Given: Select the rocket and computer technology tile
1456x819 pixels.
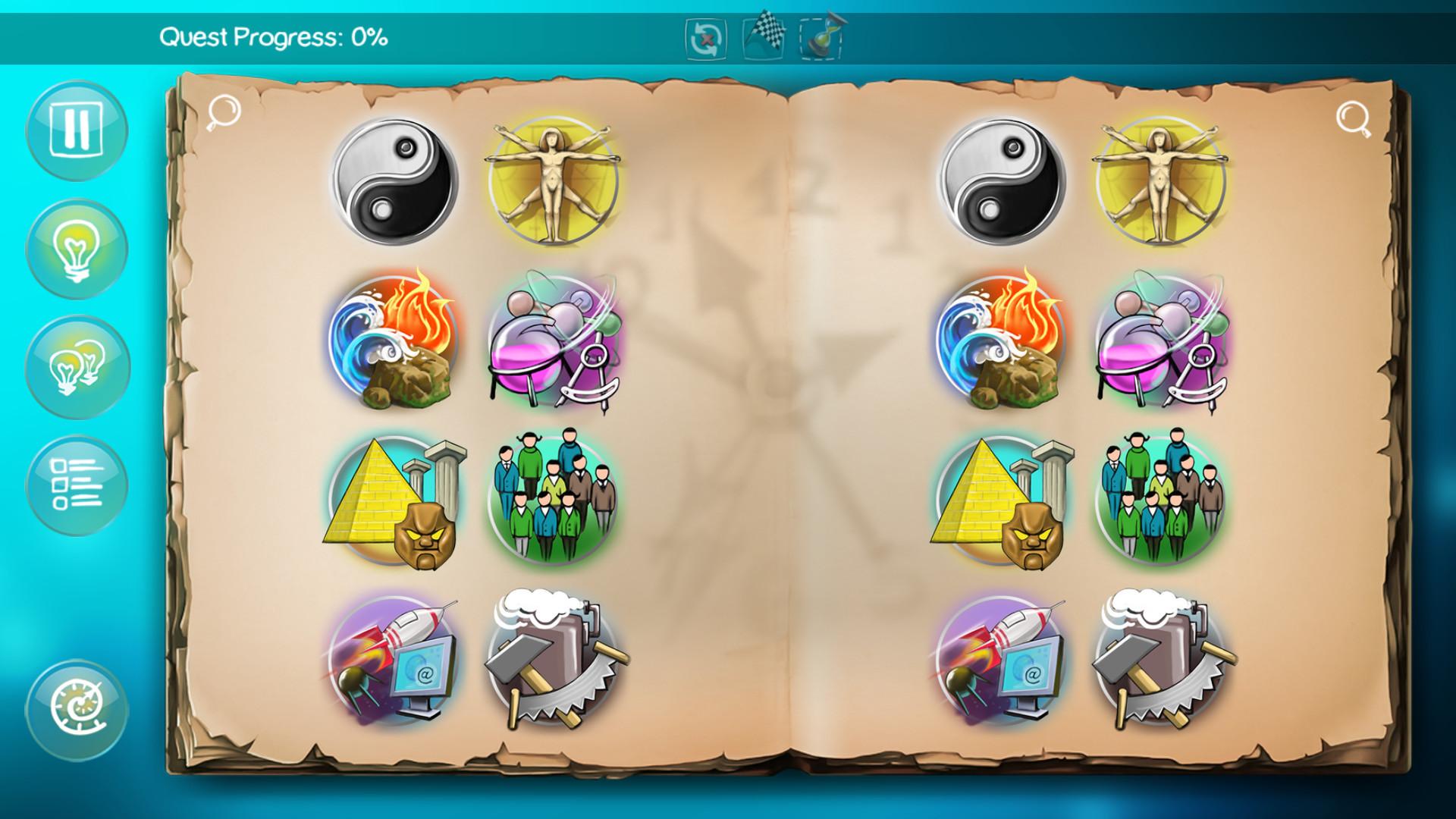Looking at the screenshot, I should (x=394, y=660).
